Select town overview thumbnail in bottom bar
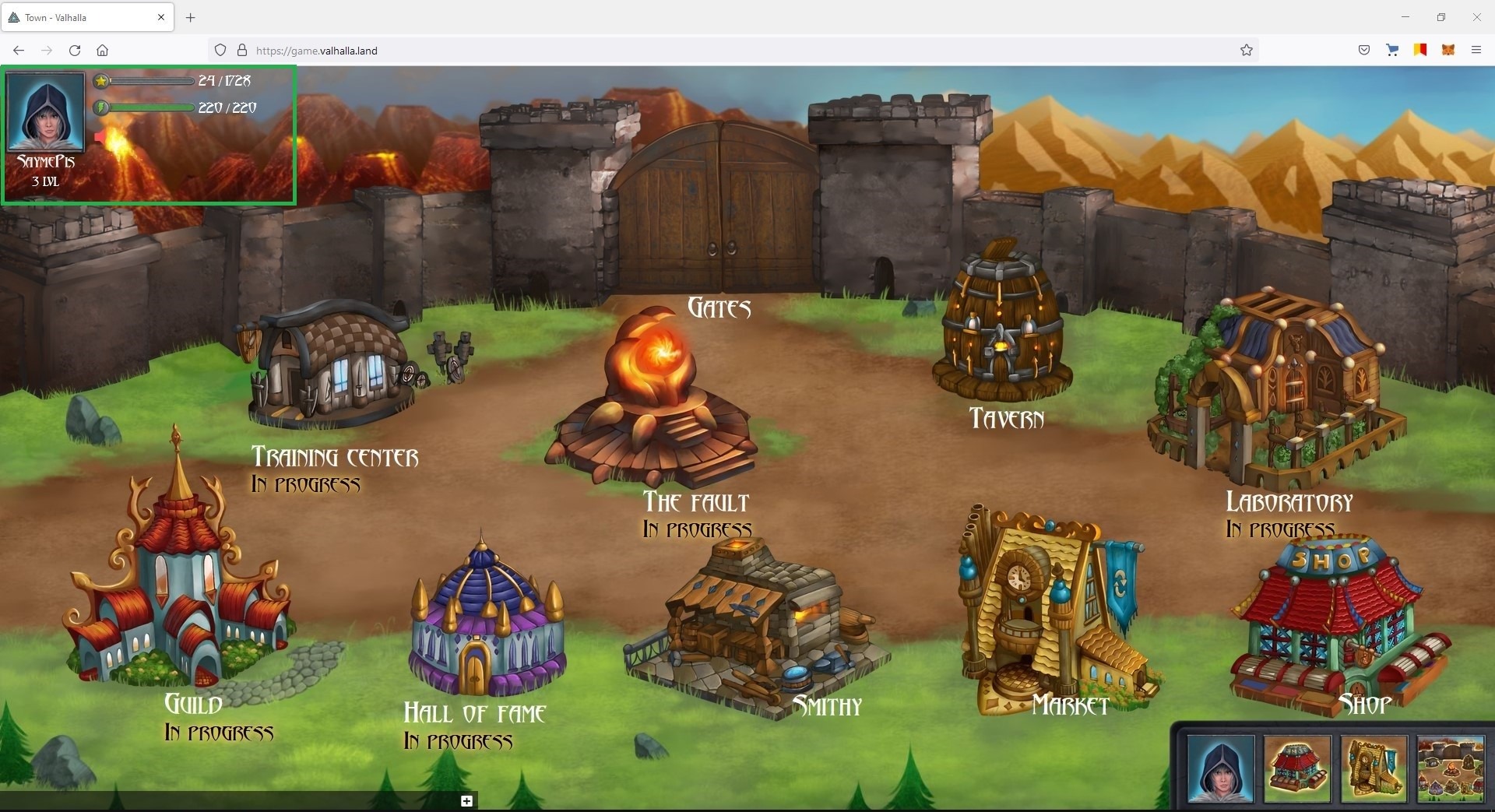This screenshot has height=812, width=1495. pyautogui.click(x=1450, y=768)
